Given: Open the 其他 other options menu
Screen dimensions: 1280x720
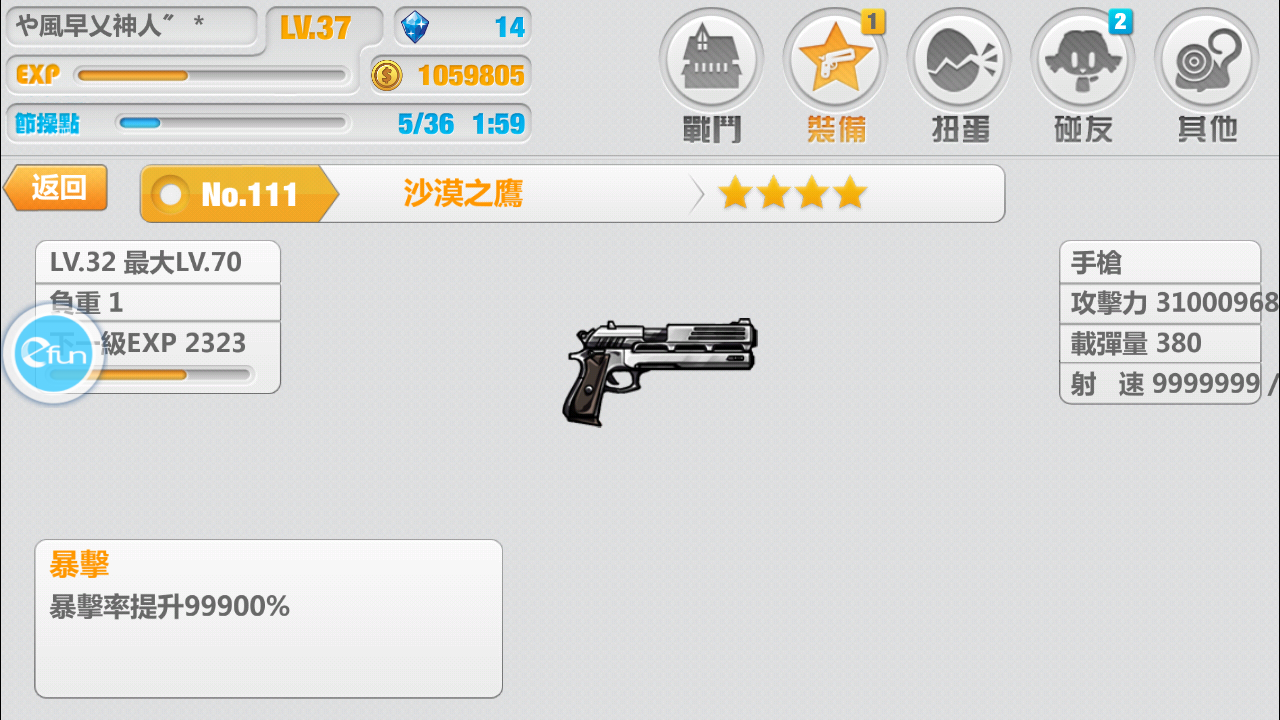Looking at the screenshot, I should click(x=1206, y=73).
